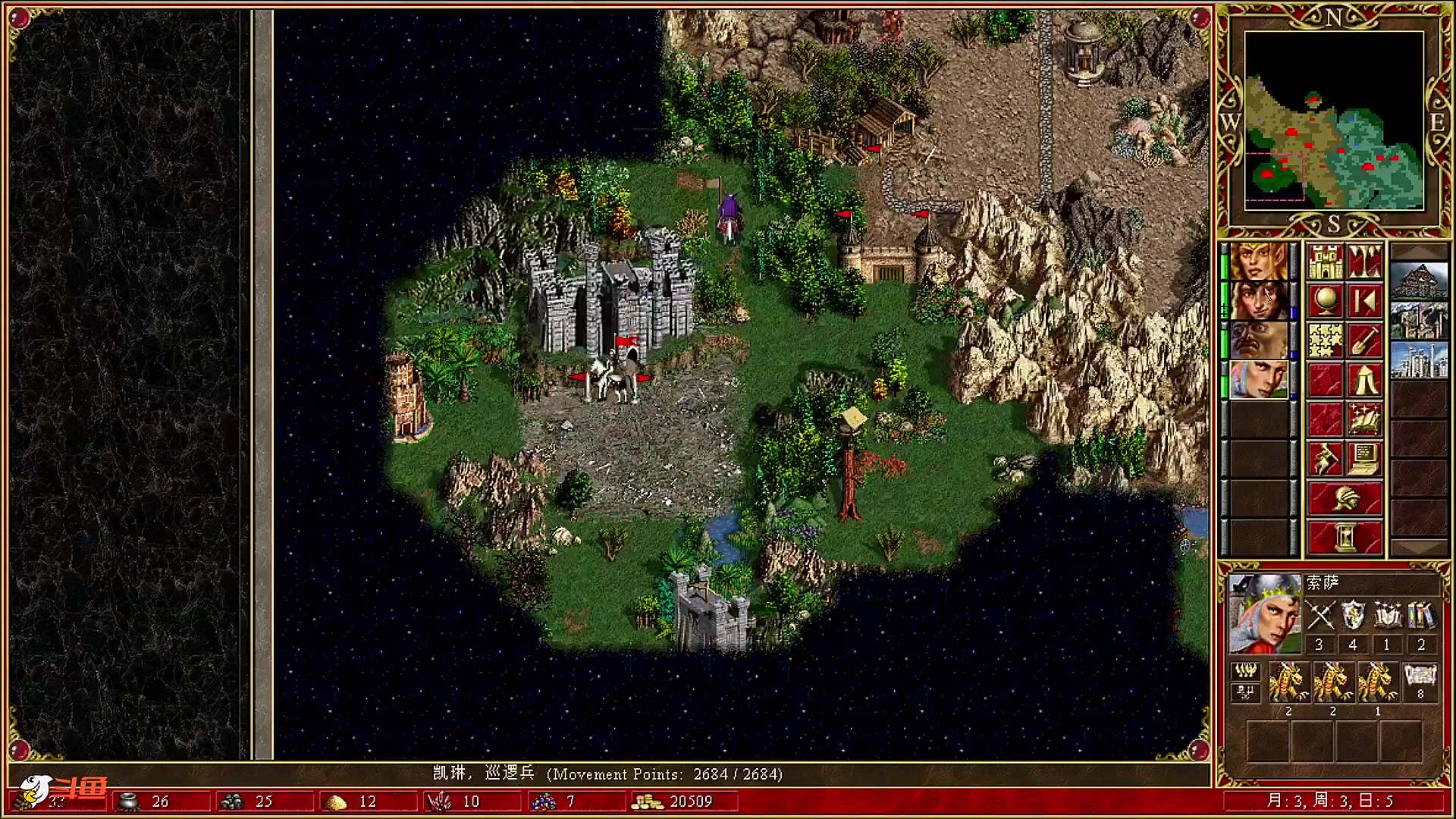Select the next hero helmet button
Screen dimensions: 1456x819
pos(1345,498)
